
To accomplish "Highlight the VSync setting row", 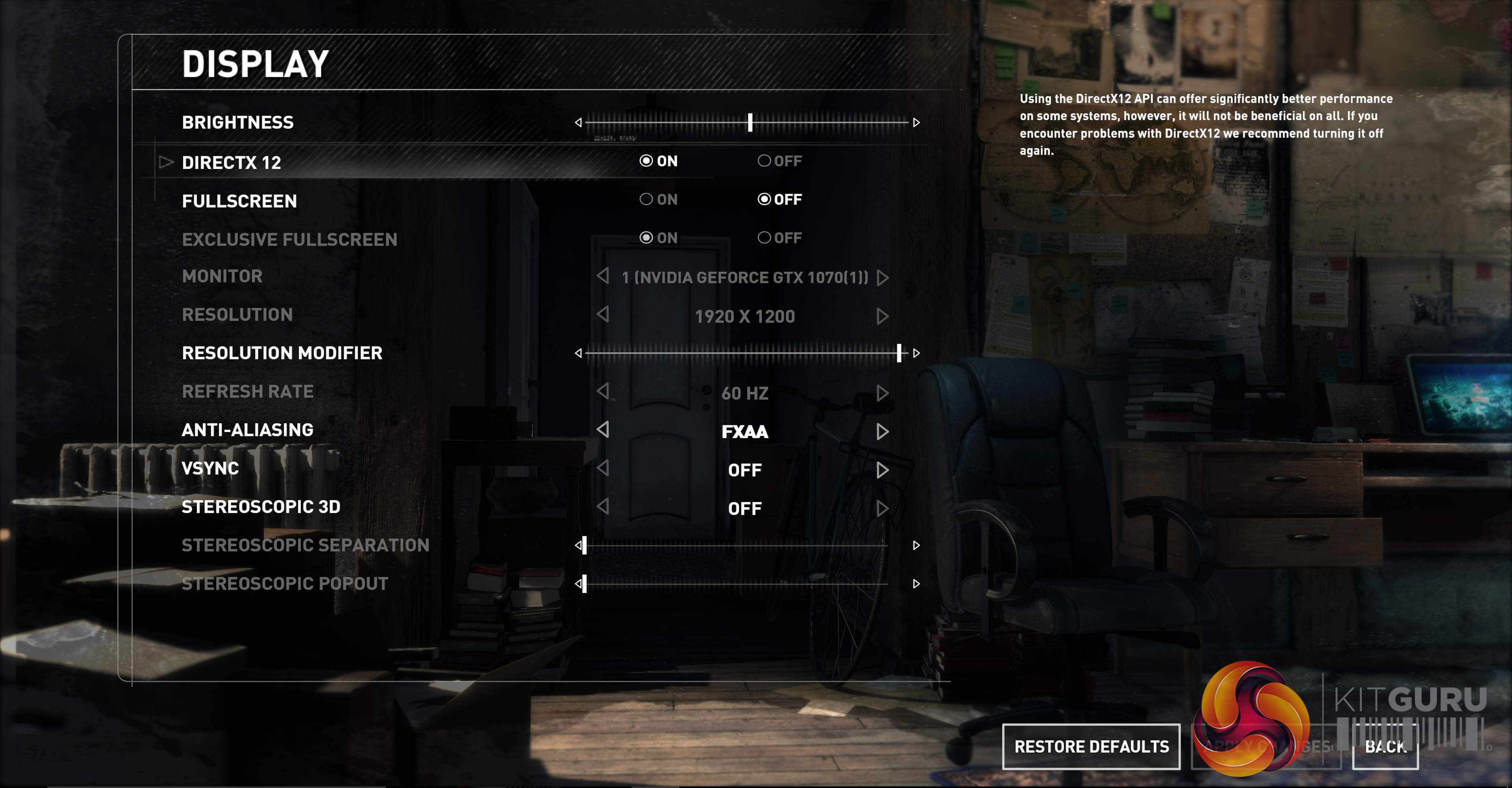I will 210,469.
